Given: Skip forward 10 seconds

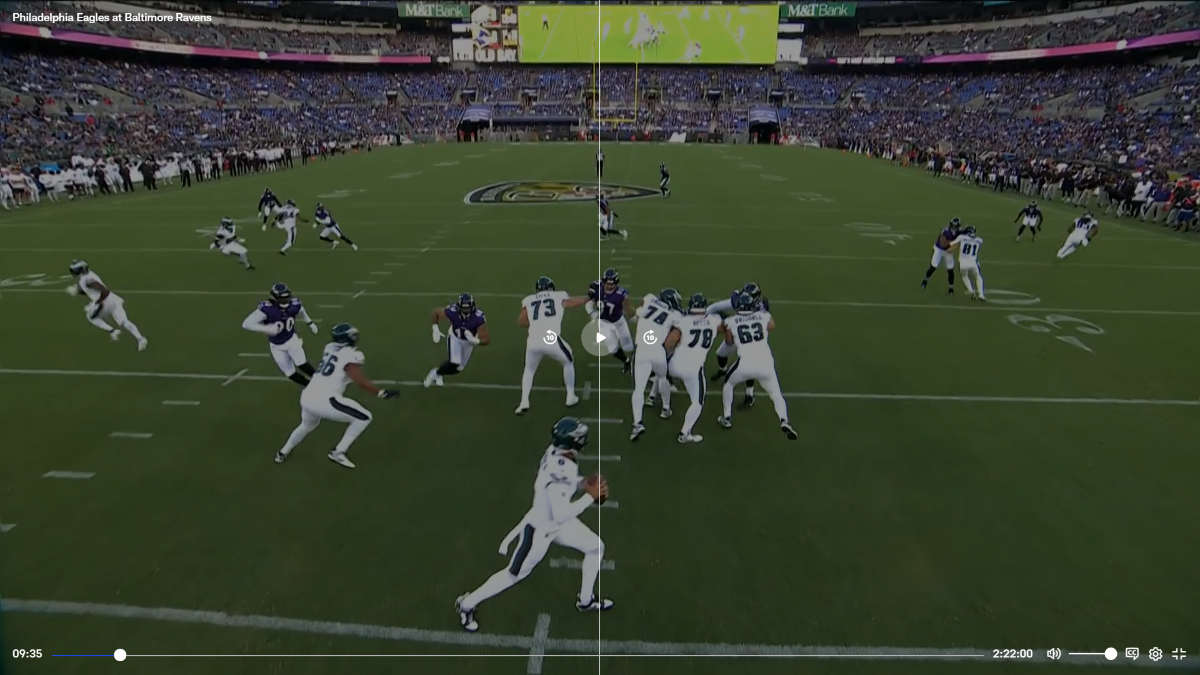Looking at the screenshot, I should point(650,338).
